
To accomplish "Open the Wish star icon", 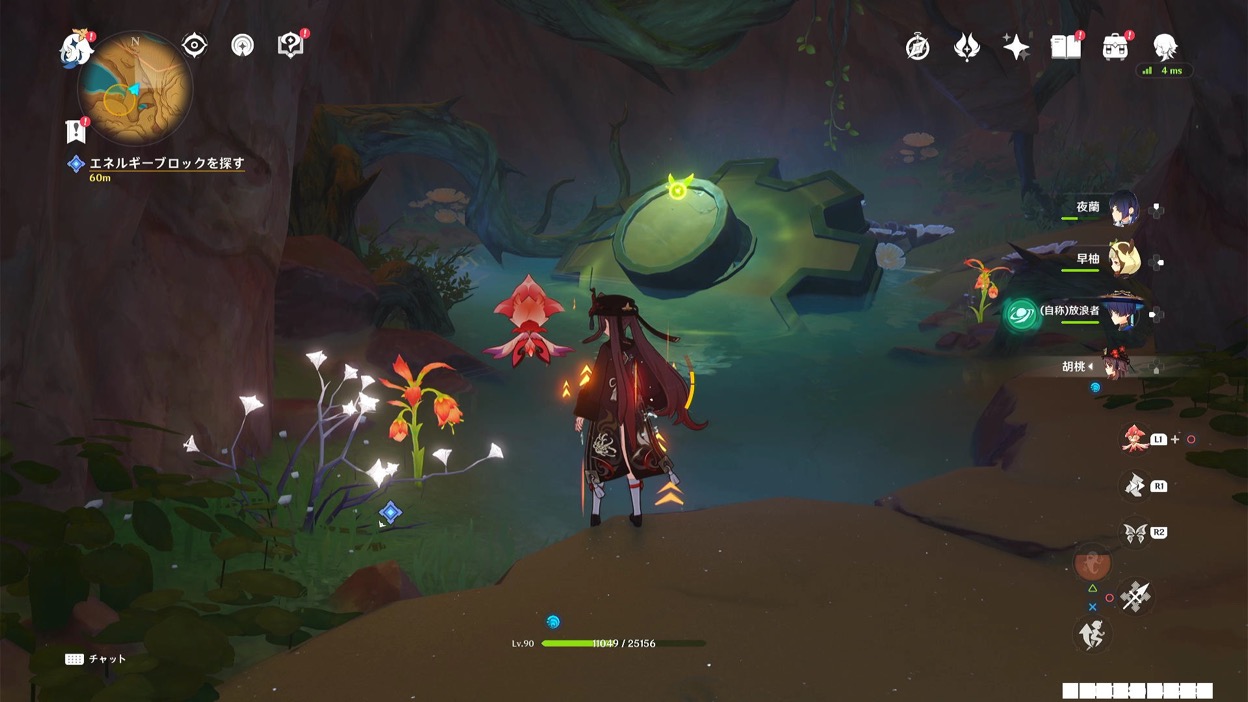I will point(967,47).
